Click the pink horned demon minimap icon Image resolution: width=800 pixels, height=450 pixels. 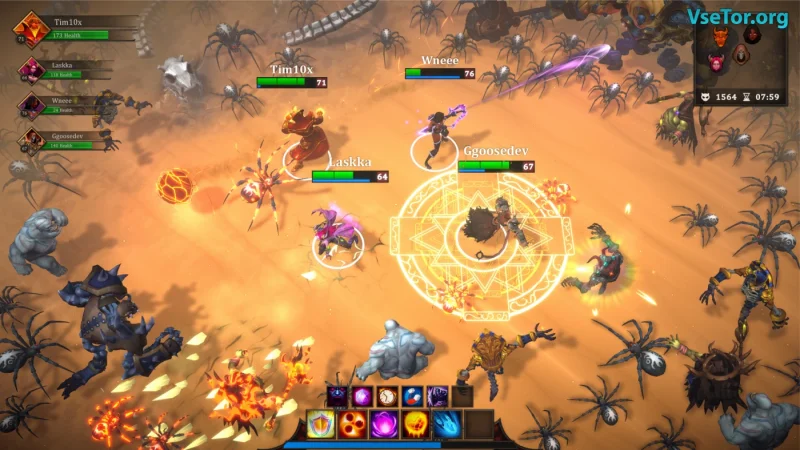[717, 62]
